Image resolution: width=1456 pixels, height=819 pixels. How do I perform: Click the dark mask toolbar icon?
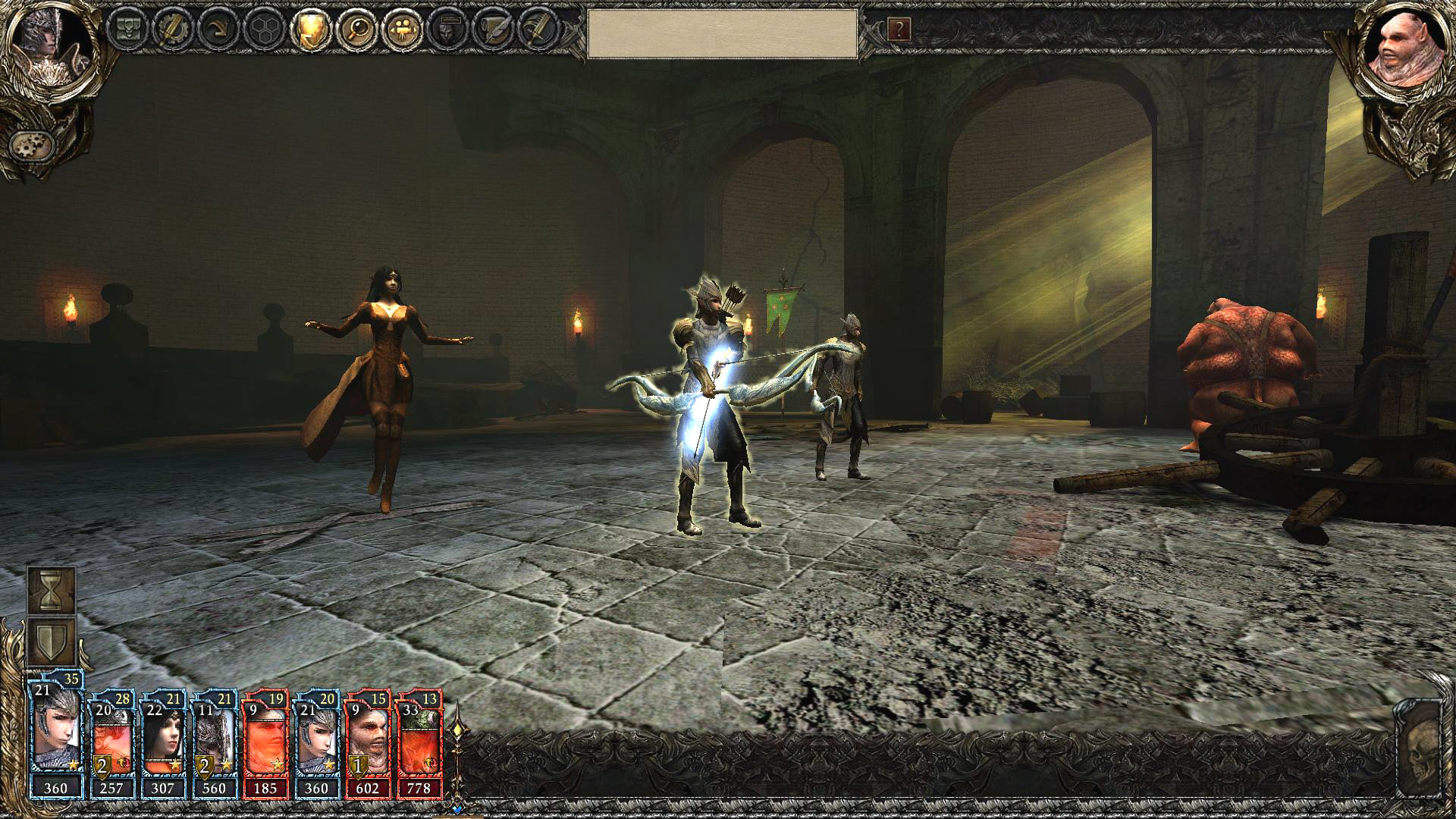coord(447,30)
